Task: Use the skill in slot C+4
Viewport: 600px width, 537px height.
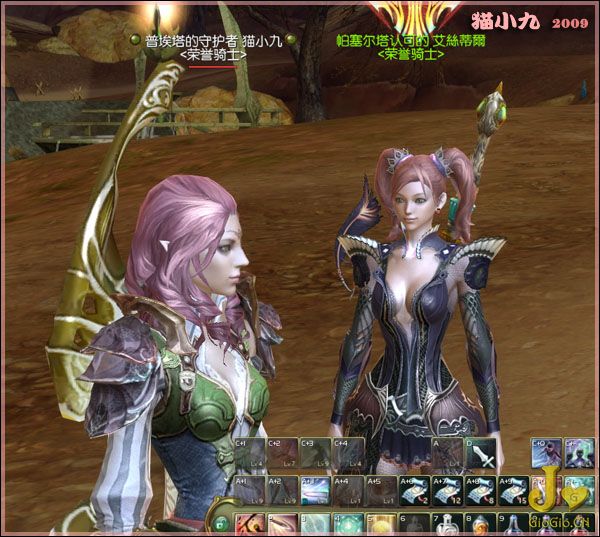Action: pyautogui.click(x=348, y=454)
